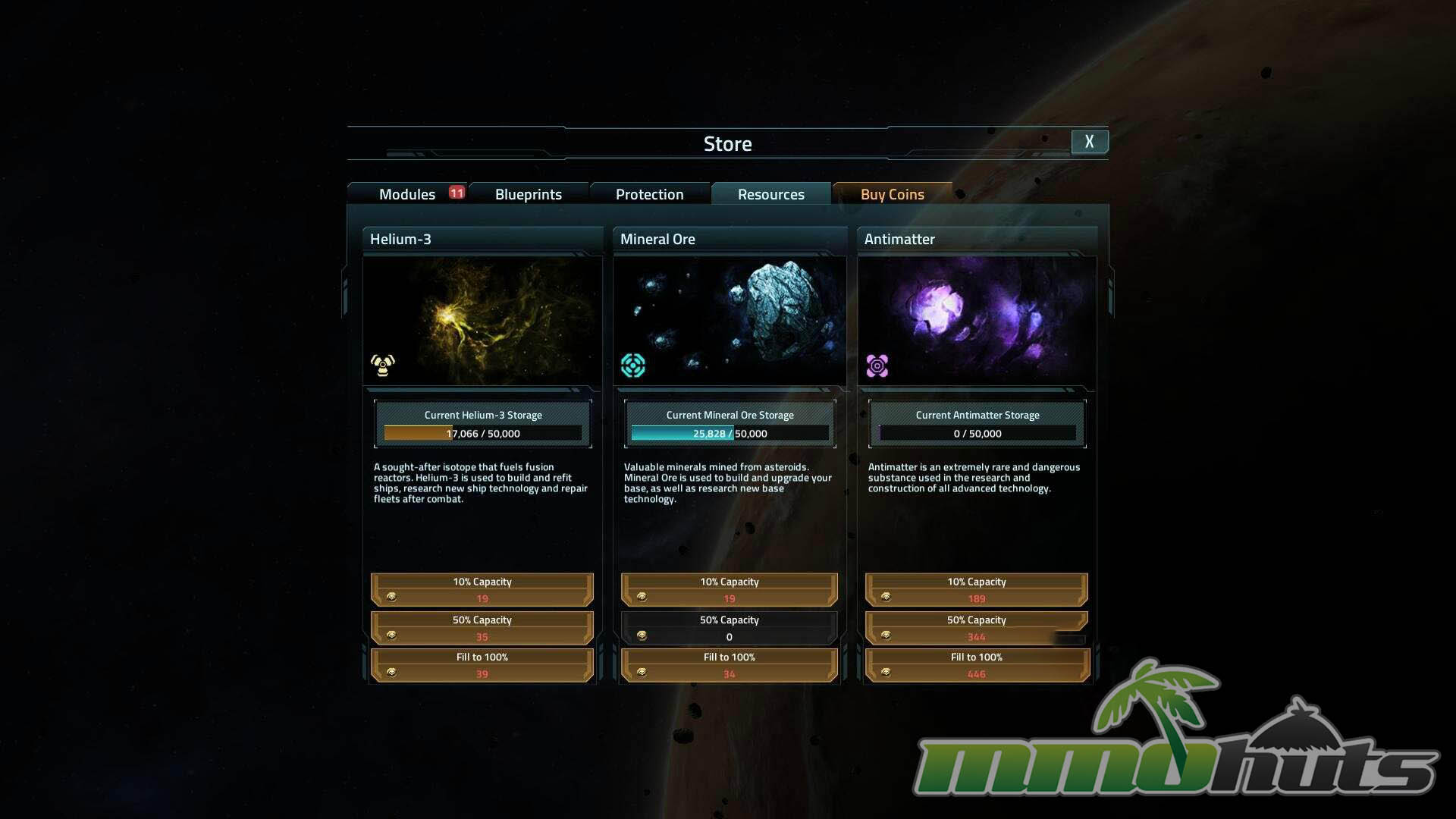Select the Protection tab
The image size is (1456, 819).
coord(650,194)
